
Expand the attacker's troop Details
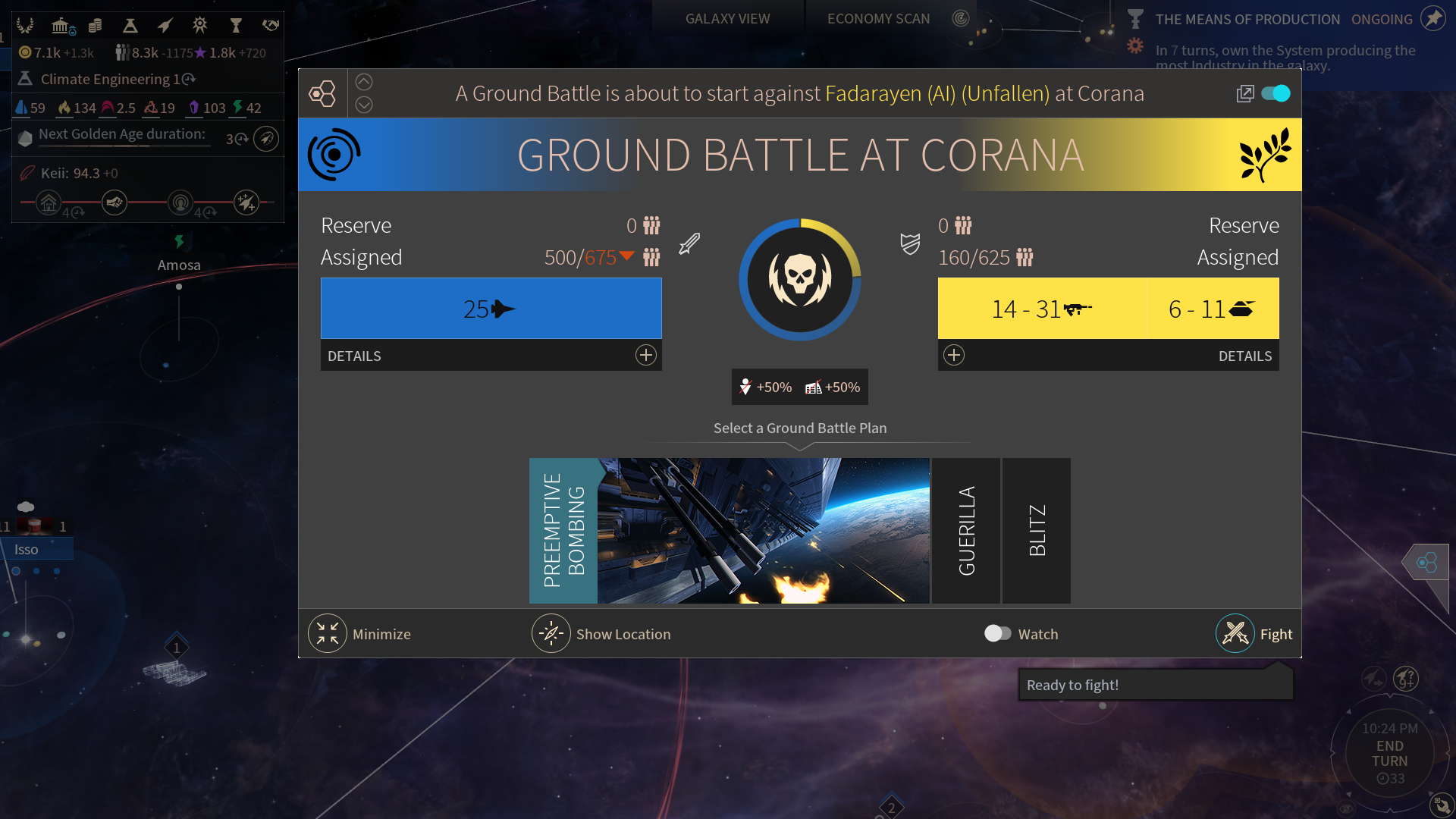(x=645, y=355)
